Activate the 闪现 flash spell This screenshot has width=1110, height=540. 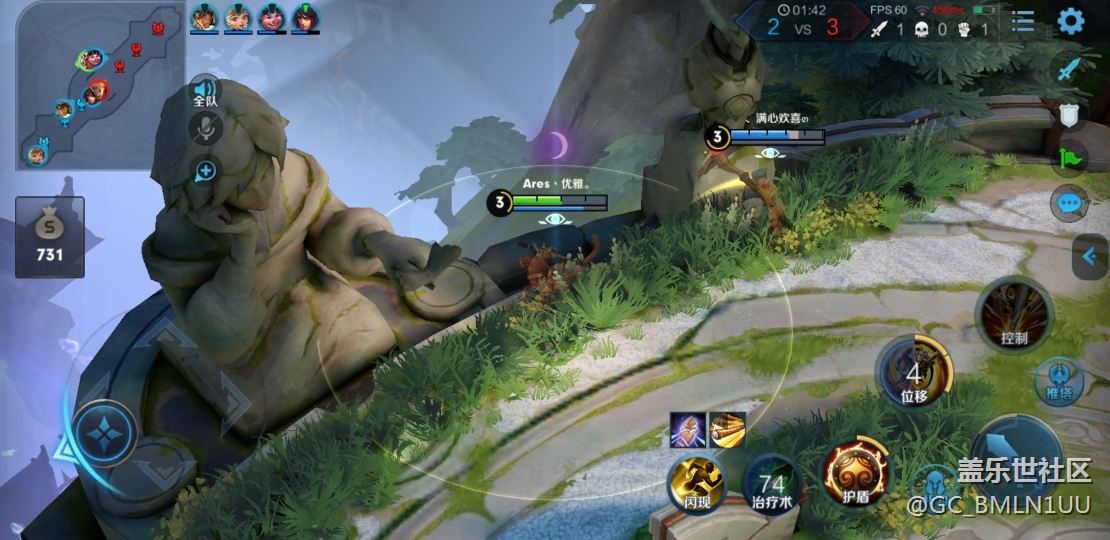click(692, 482)
